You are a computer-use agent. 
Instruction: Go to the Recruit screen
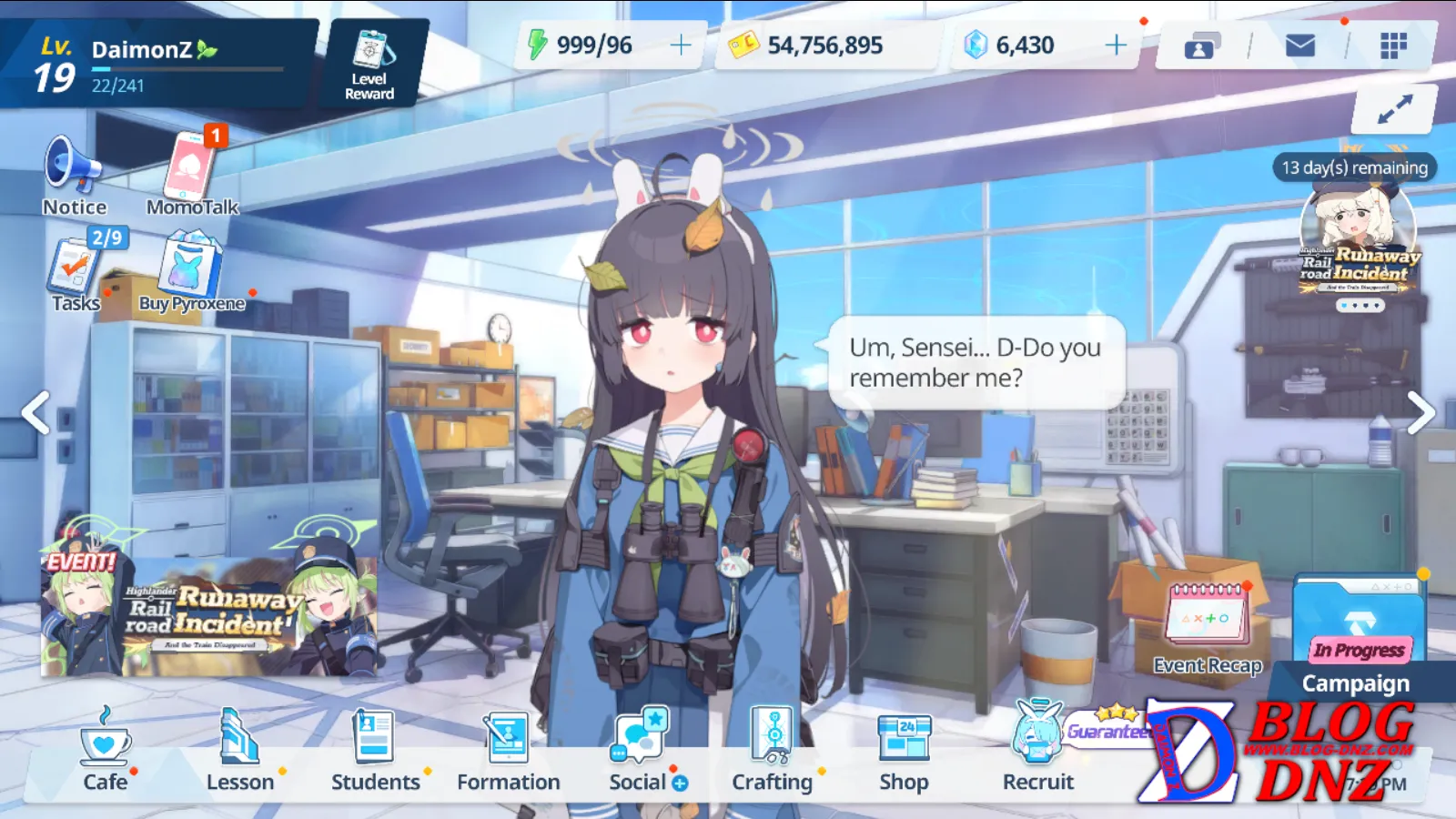coord(1037,752)
